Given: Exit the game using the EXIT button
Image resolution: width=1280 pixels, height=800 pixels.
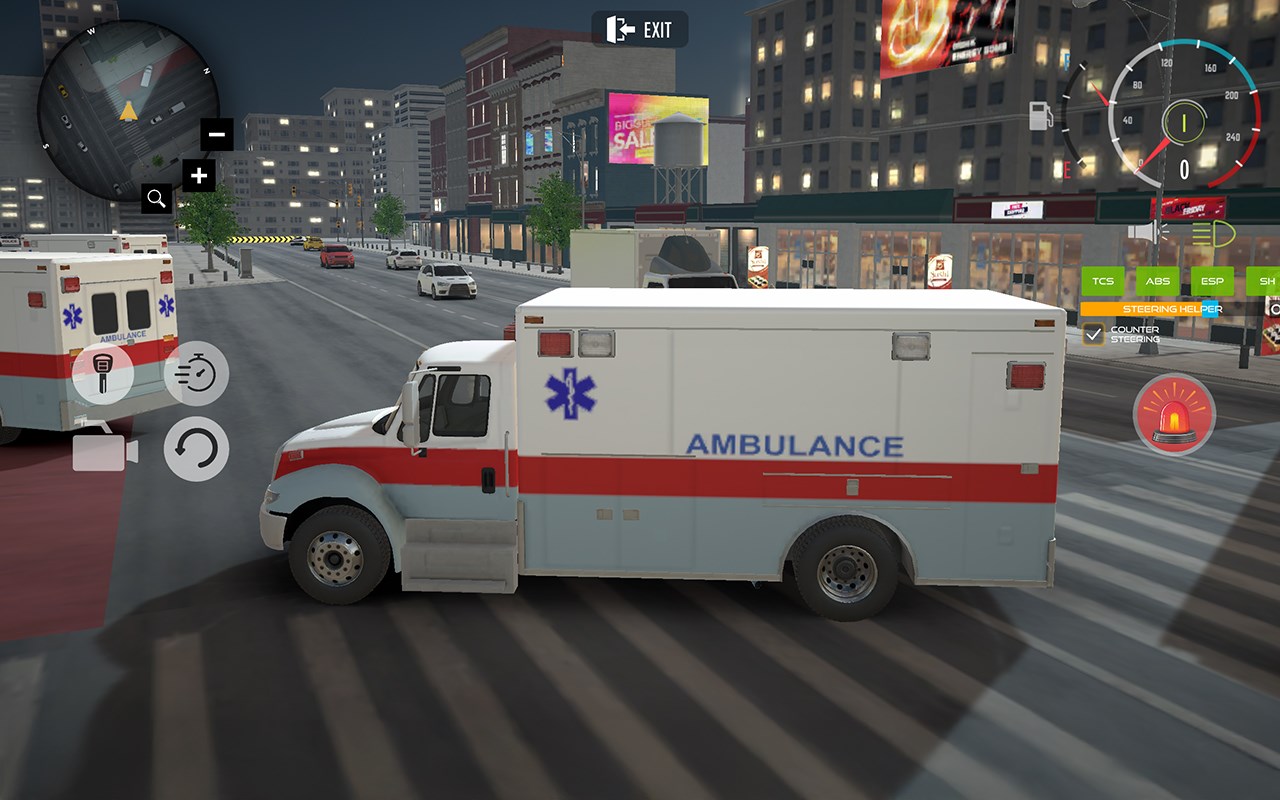Looking at the screenshot, I should (x=640, y=30).
